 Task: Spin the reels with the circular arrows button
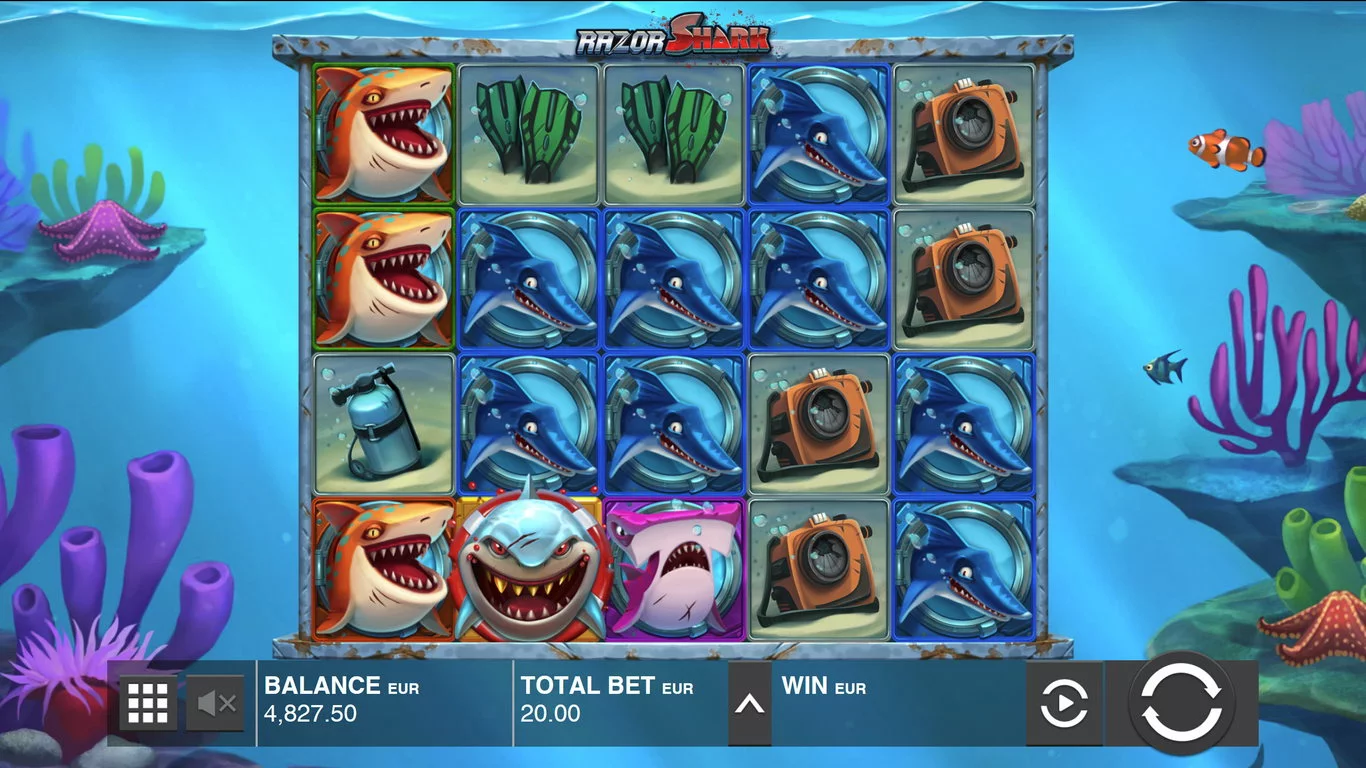1181,703
